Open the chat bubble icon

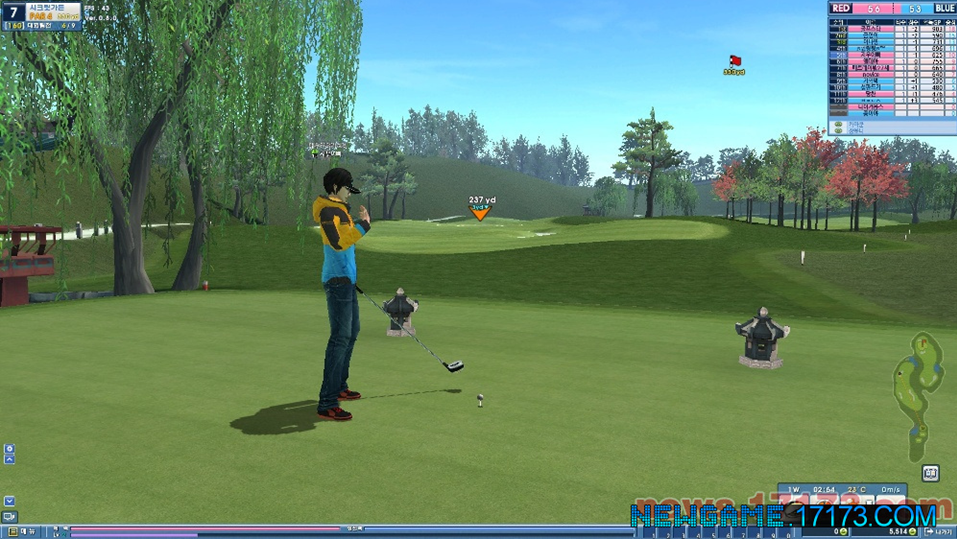pyautogui.click(x=9, y=517)
